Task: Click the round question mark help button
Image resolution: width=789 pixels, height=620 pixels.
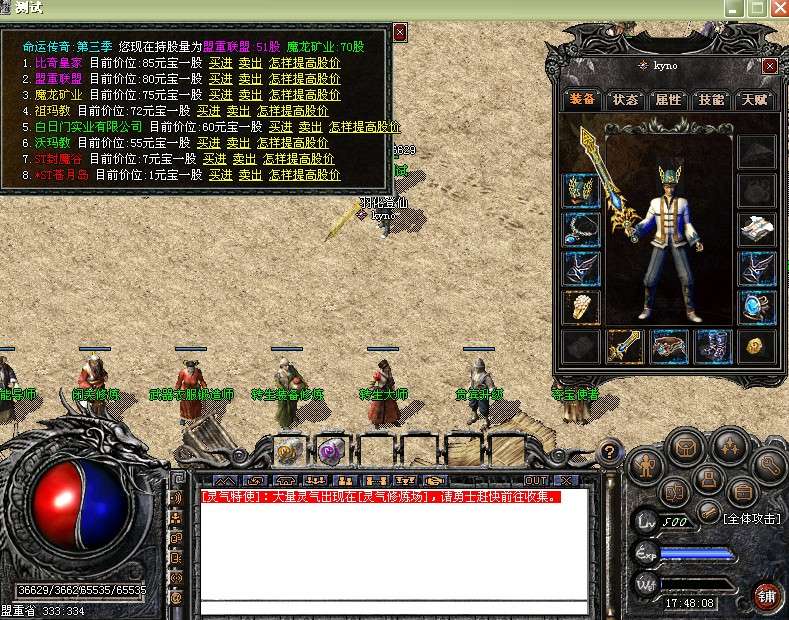Action: pos(608,453)
